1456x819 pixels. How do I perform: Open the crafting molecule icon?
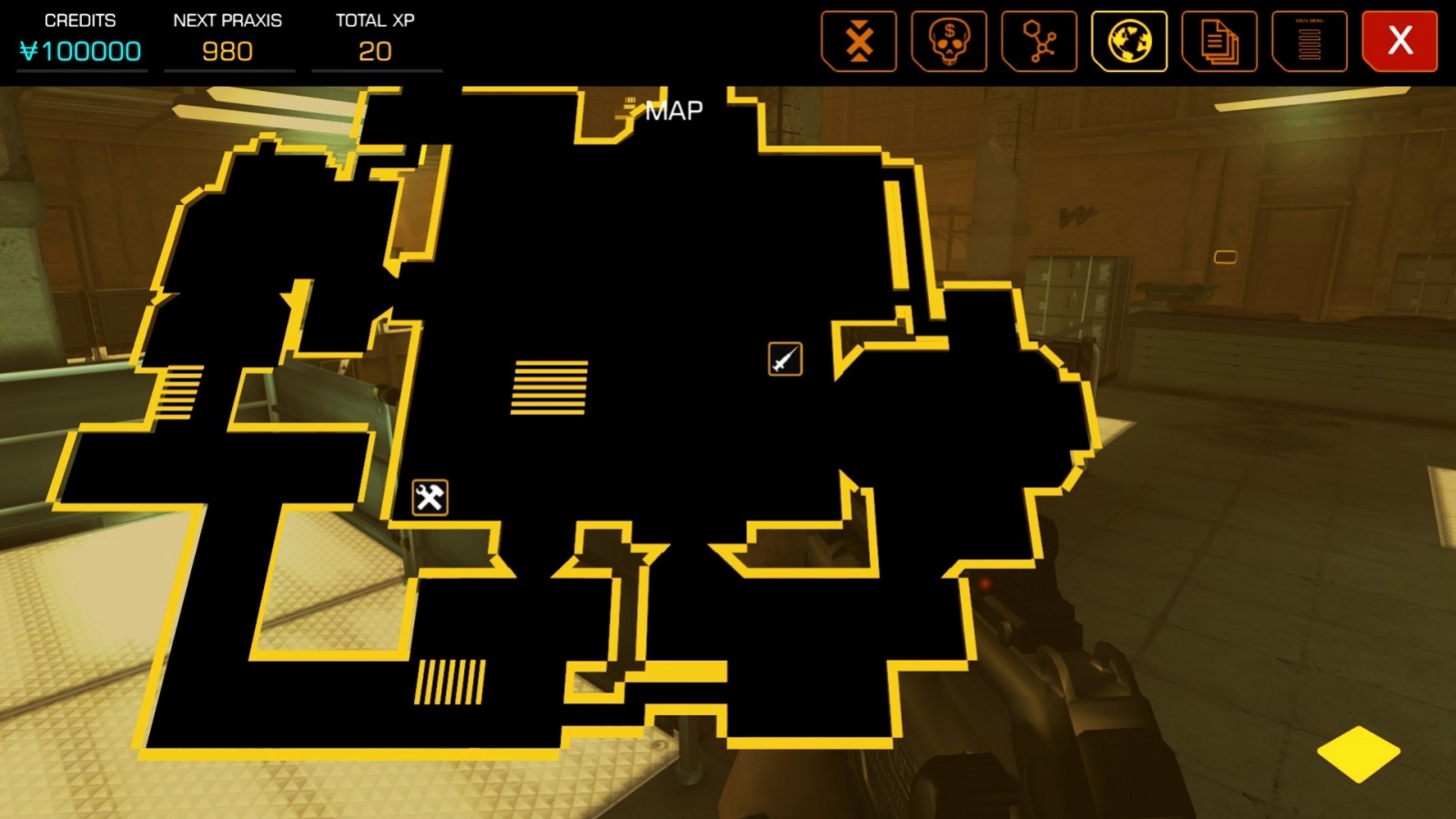click(x=1038, y=41)
